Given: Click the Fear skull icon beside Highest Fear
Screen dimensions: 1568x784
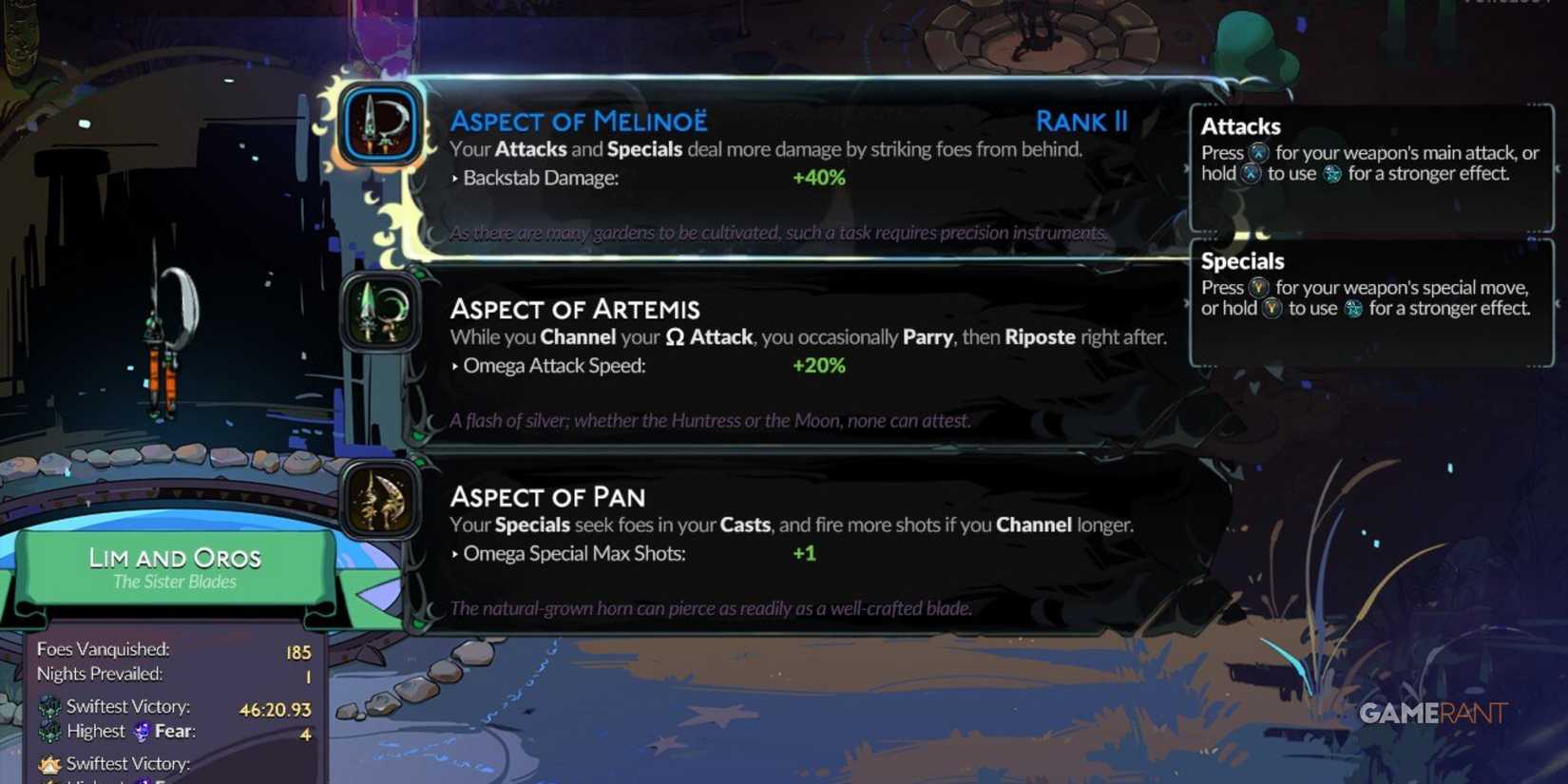Looking at the screenshot, I should coord(143,732).
